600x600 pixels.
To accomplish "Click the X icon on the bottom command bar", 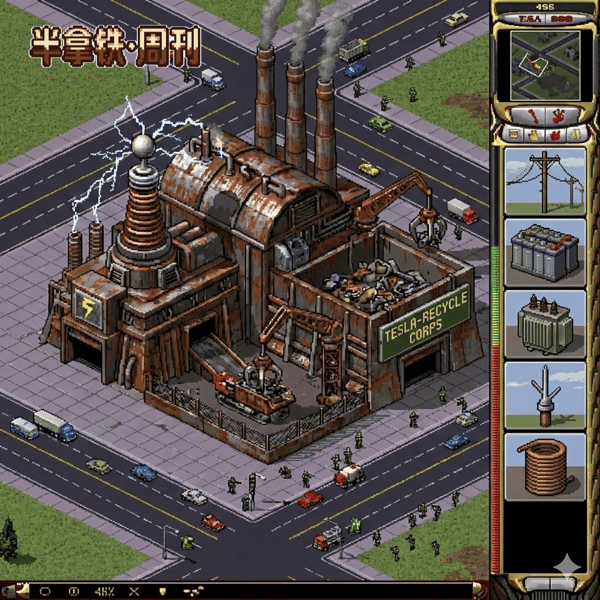I will pyautogui.click(x=134, y=591).
